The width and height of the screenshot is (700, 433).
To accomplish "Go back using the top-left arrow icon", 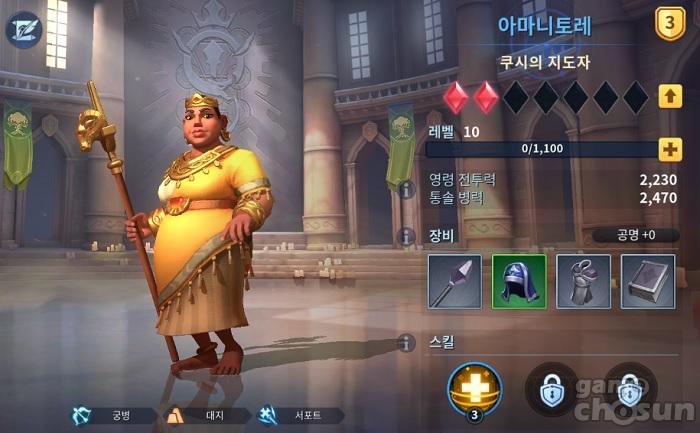I will coord(23,29).
